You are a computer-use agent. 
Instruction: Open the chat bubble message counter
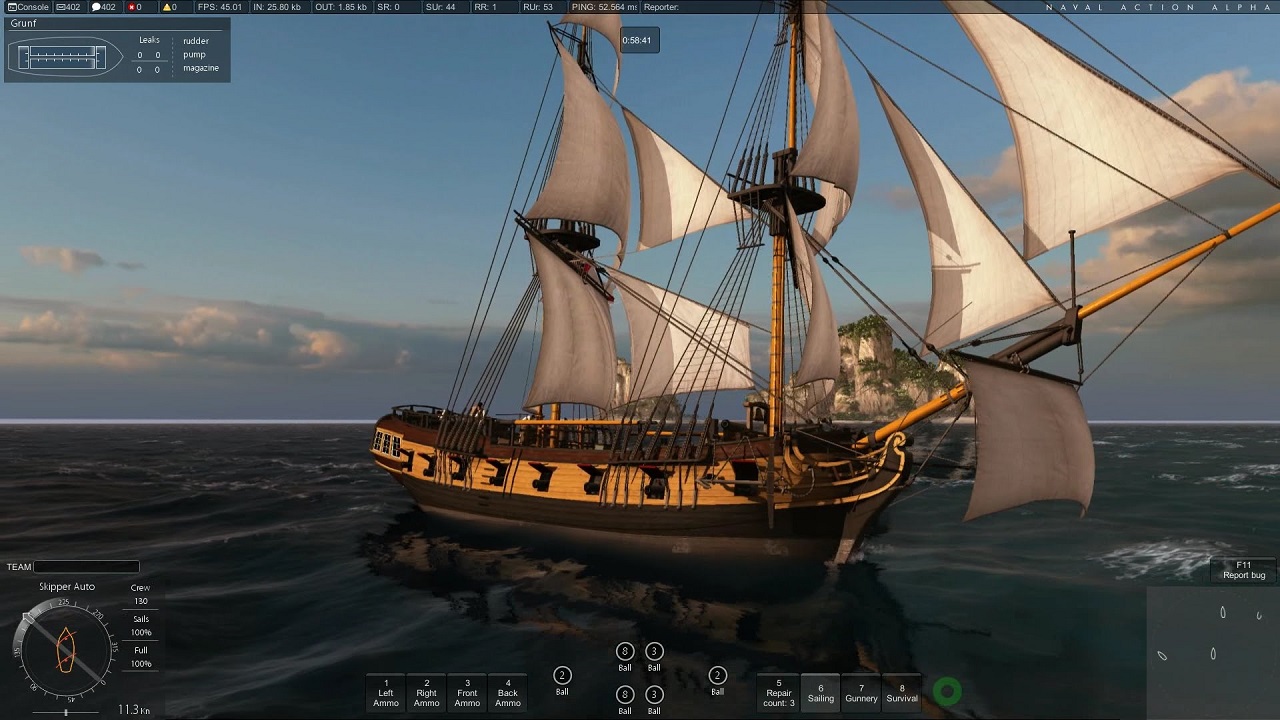click(104, 7)
